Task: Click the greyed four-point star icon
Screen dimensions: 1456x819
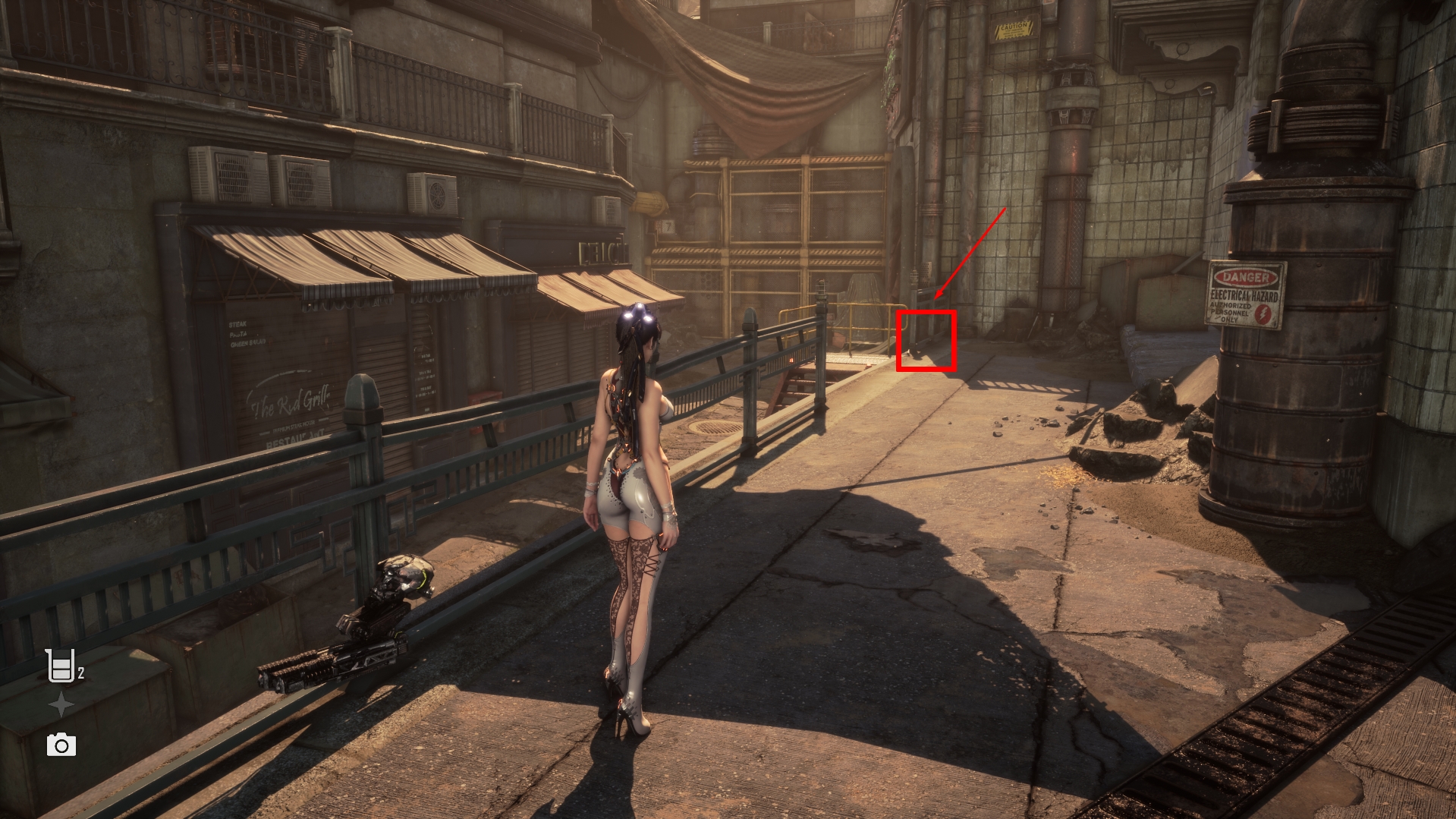Action: coord(61,705)
